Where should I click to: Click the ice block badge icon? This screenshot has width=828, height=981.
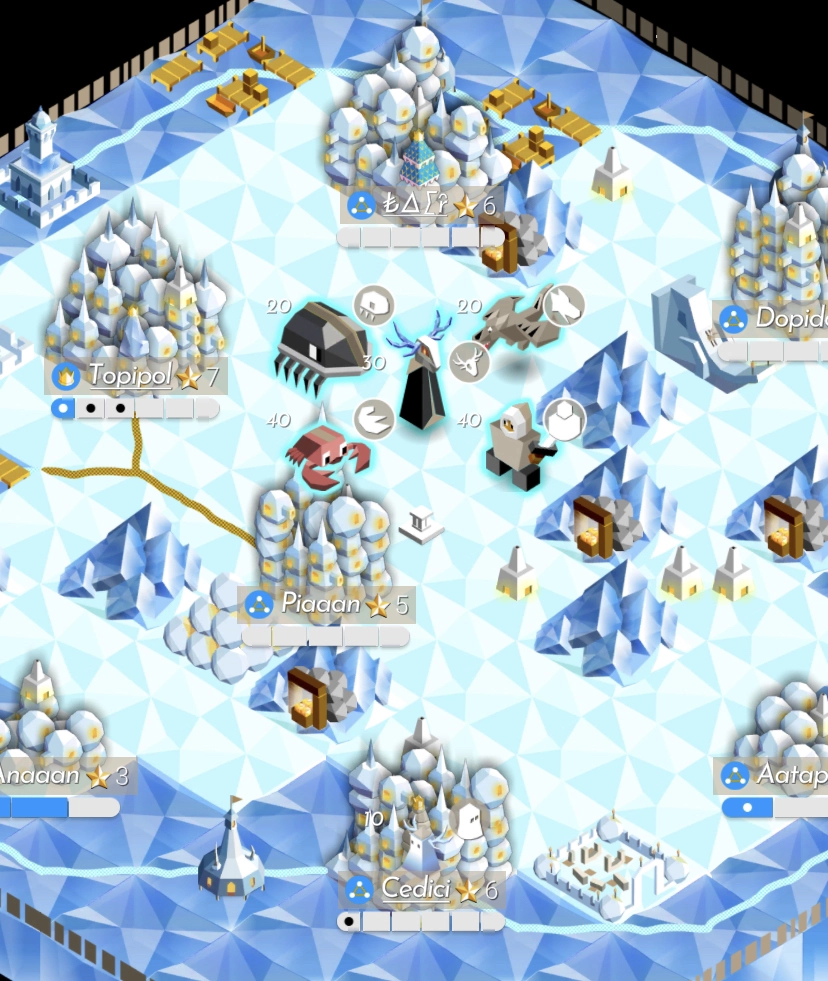point(564,419)
